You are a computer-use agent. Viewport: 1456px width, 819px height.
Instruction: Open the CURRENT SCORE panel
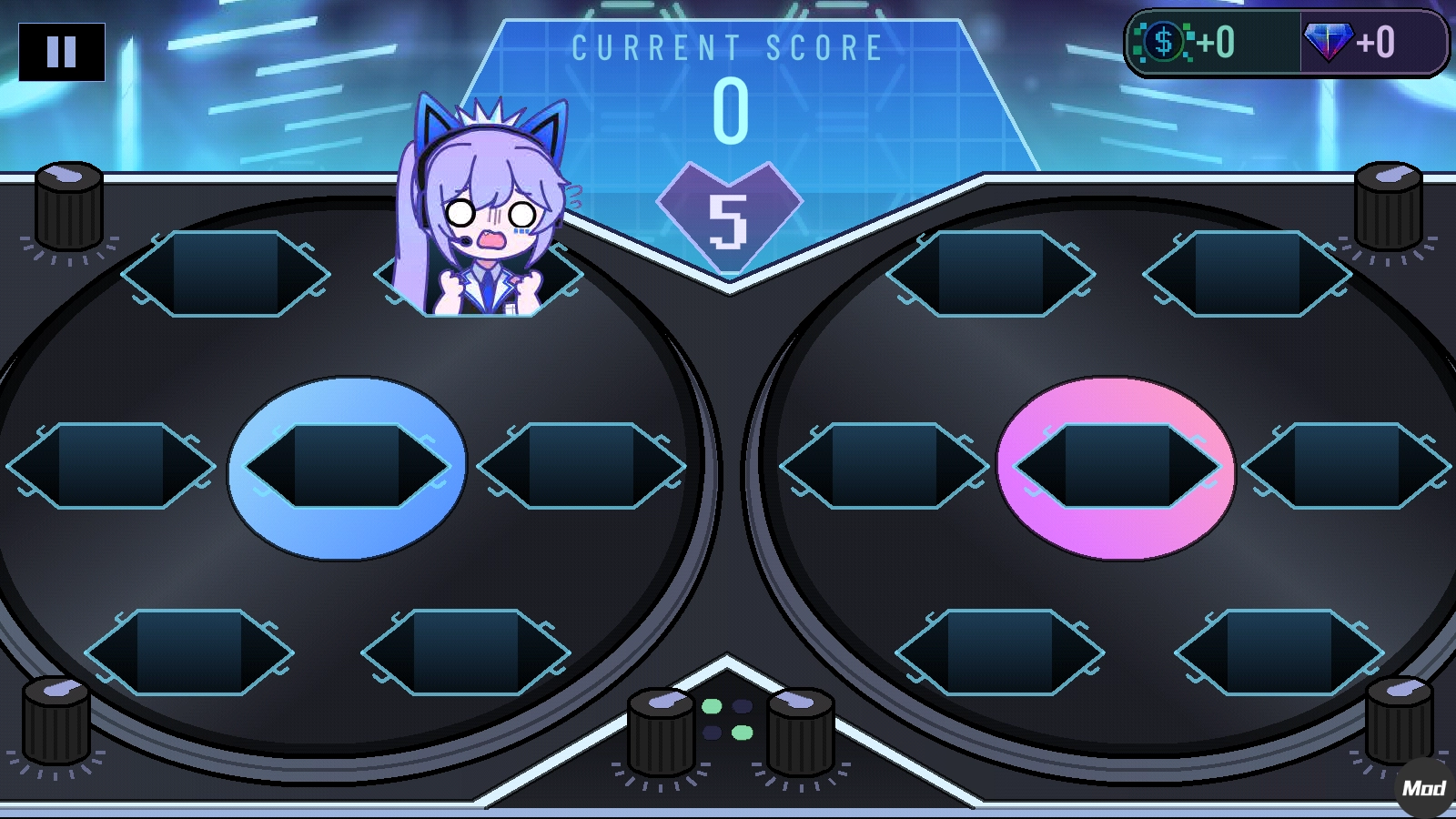pyautogui.click(x=725, y=45)
